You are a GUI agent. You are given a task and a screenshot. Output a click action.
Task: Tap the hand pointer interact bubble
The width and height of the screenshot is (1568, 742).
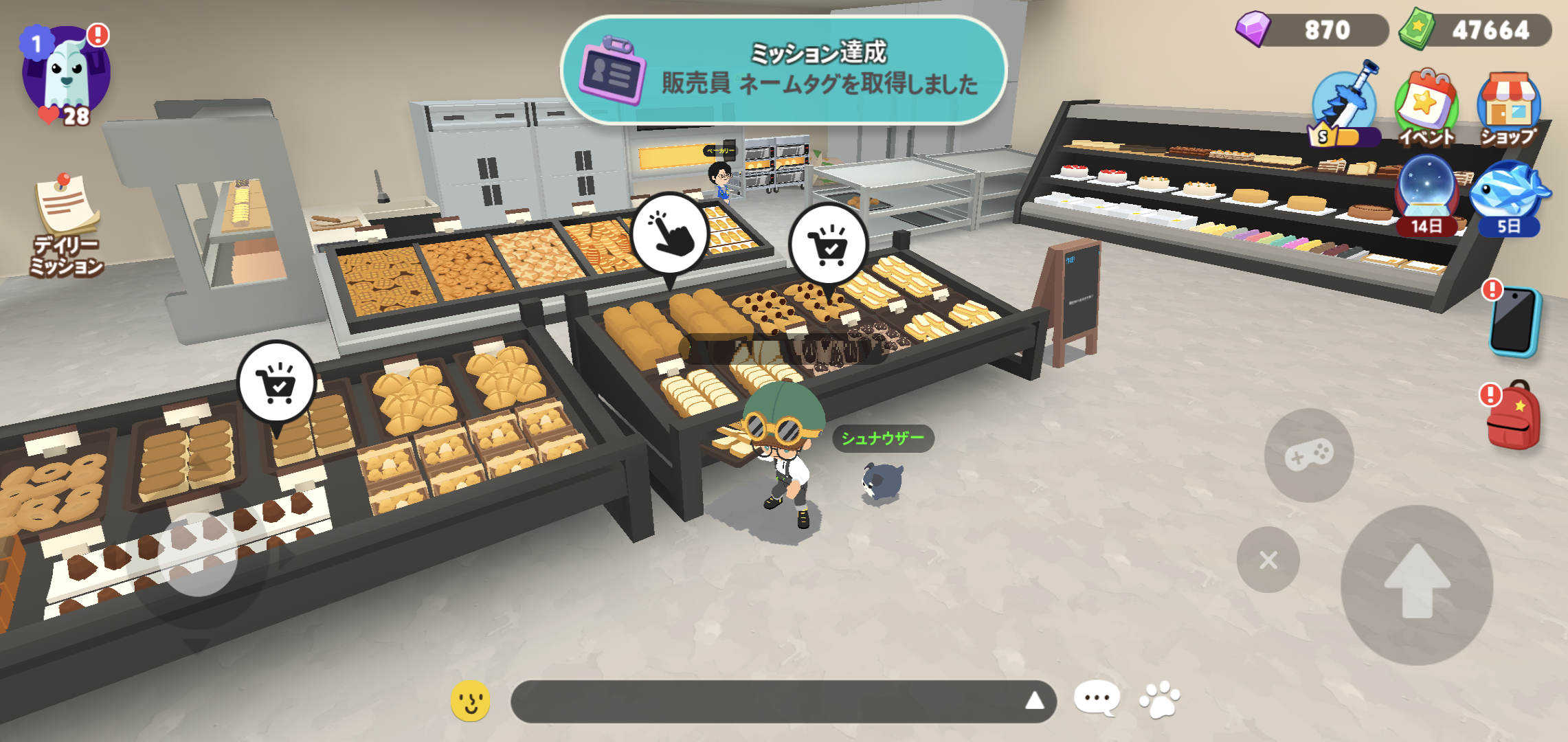tap(670, 234)
